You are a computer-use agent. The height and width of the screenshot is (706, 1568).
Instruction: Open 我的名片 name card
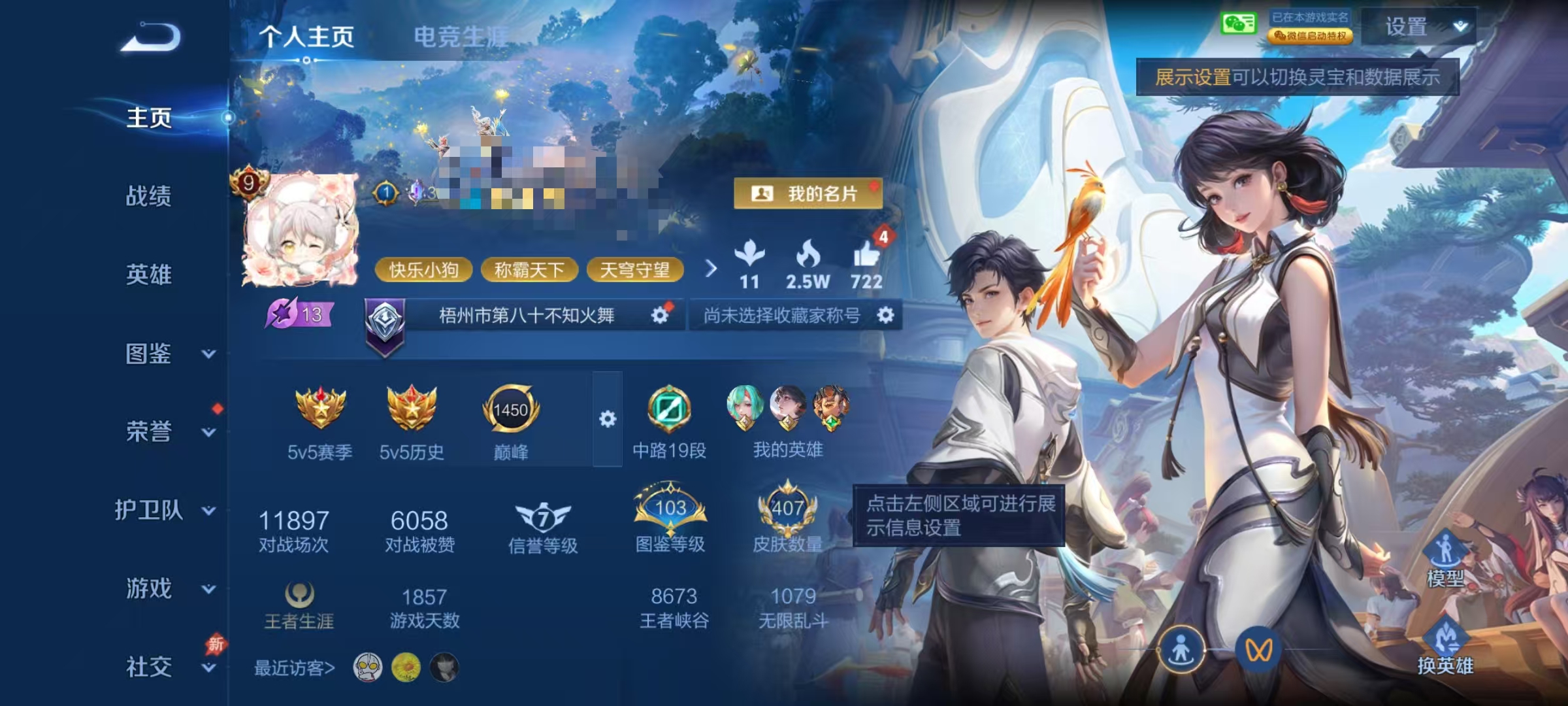click(809, 193)
